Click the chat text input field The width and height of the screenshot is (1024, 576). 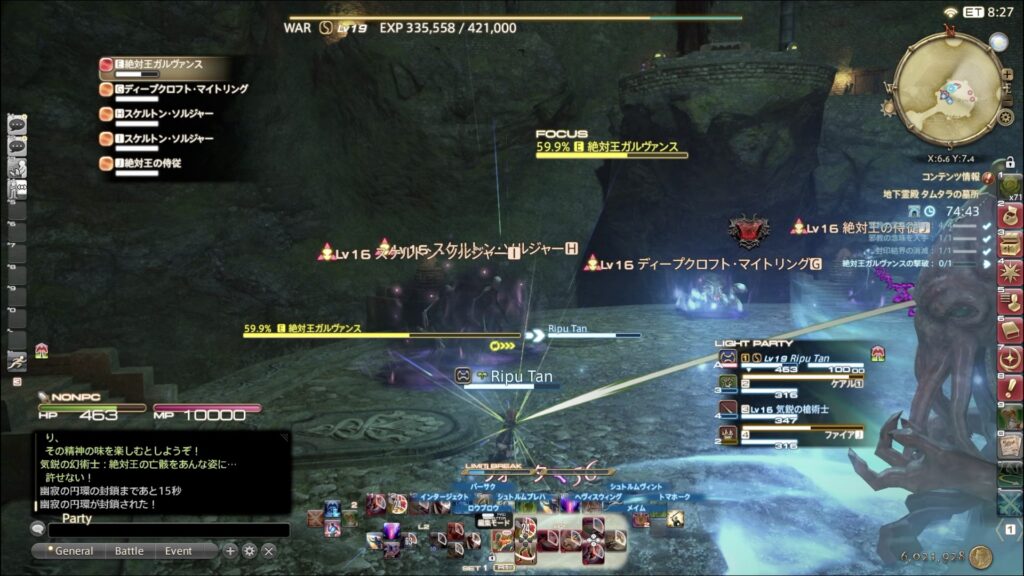(168, 531)
